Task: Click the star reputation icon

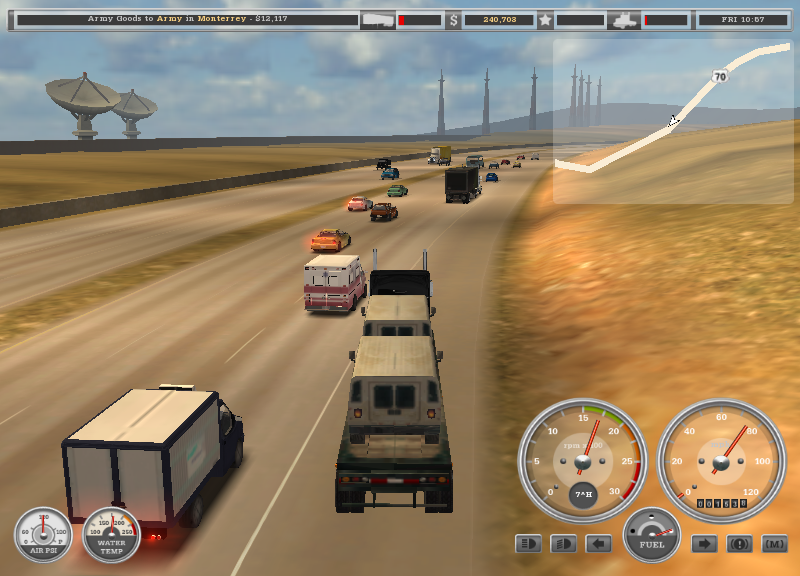Action: point(545,19)
